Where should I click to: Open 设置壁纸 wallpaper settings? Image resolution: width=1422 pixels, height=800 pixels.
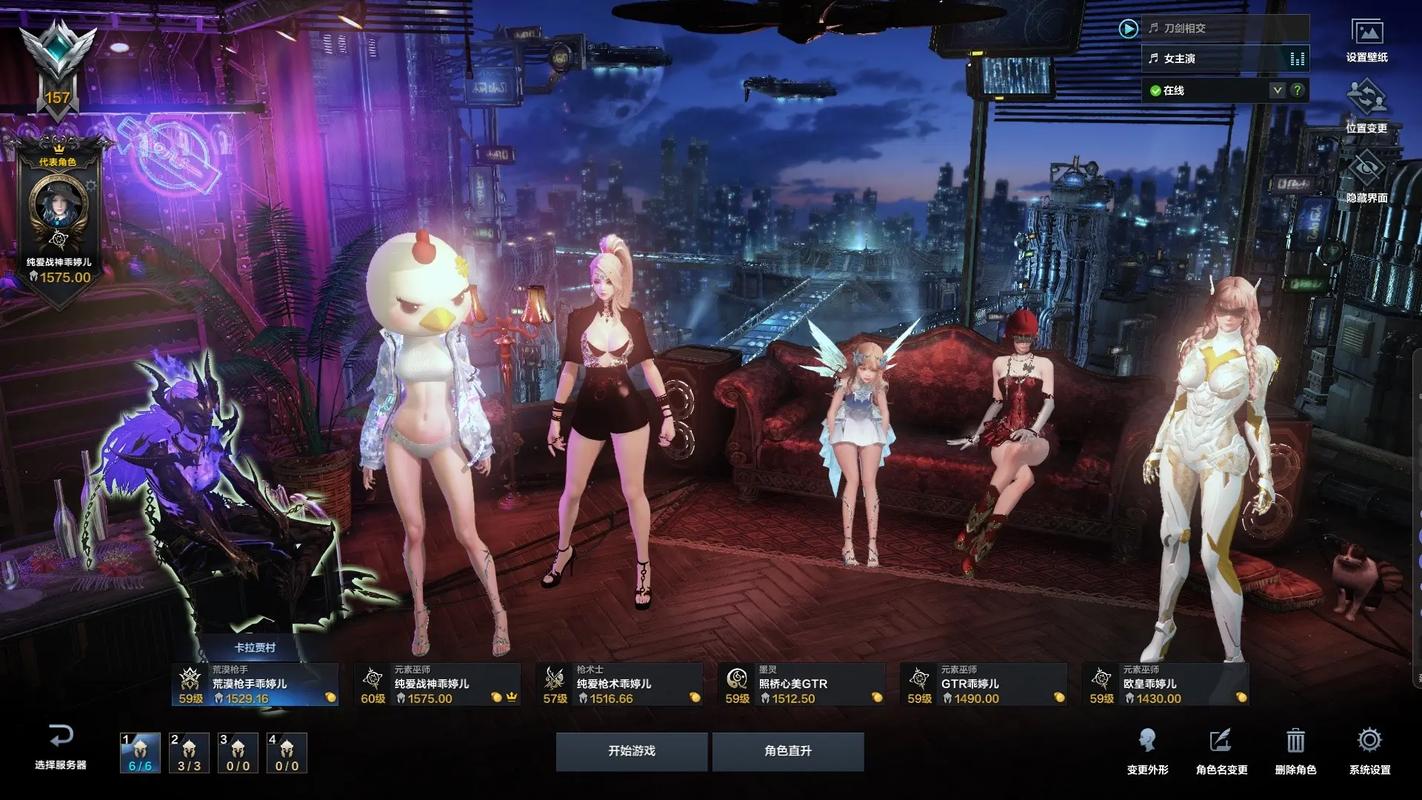pyautogui.click(x=1366, y=41)
